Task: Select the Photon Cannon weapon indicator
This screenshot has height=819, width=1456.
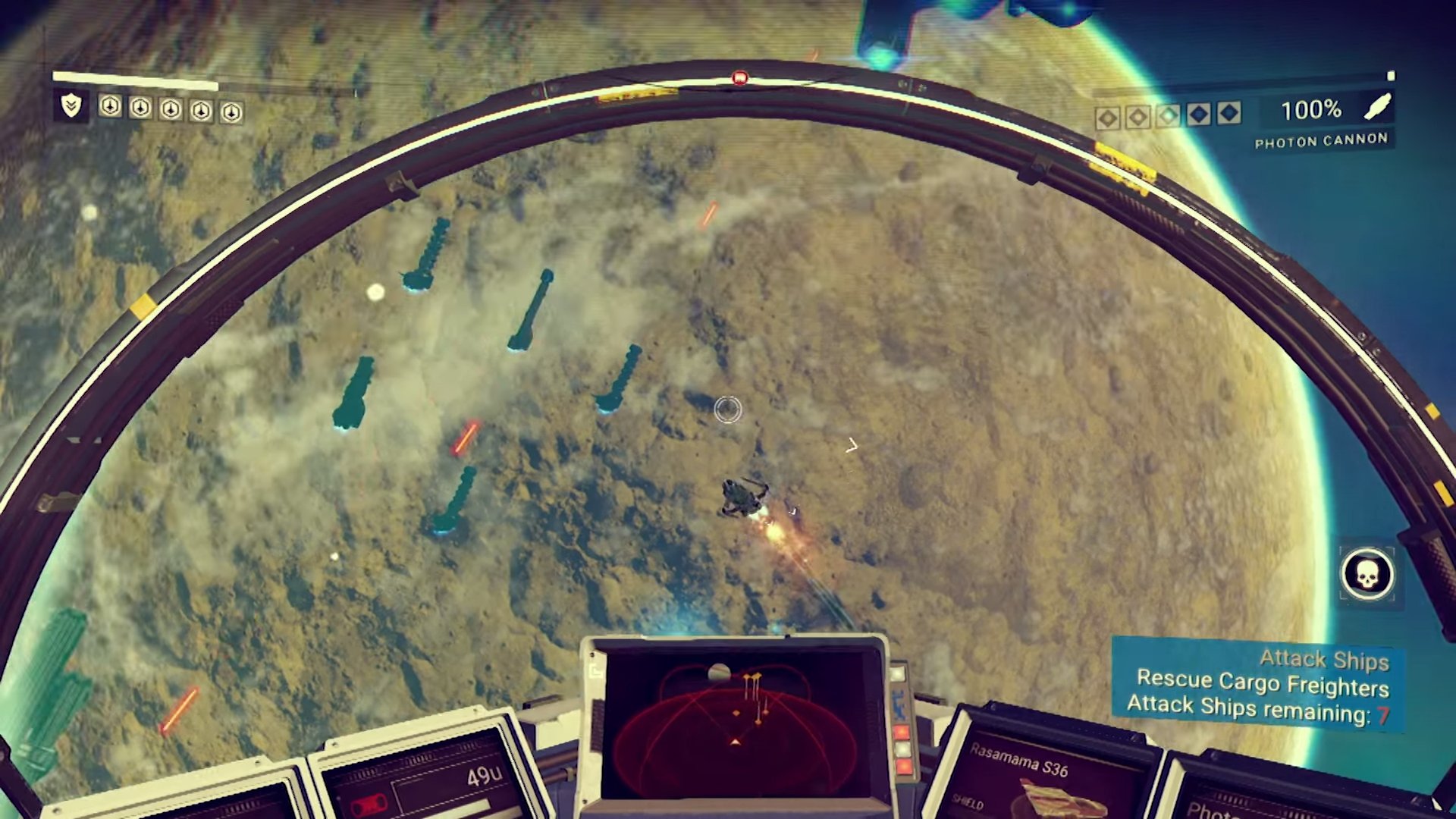Action: click(1321, 141)
